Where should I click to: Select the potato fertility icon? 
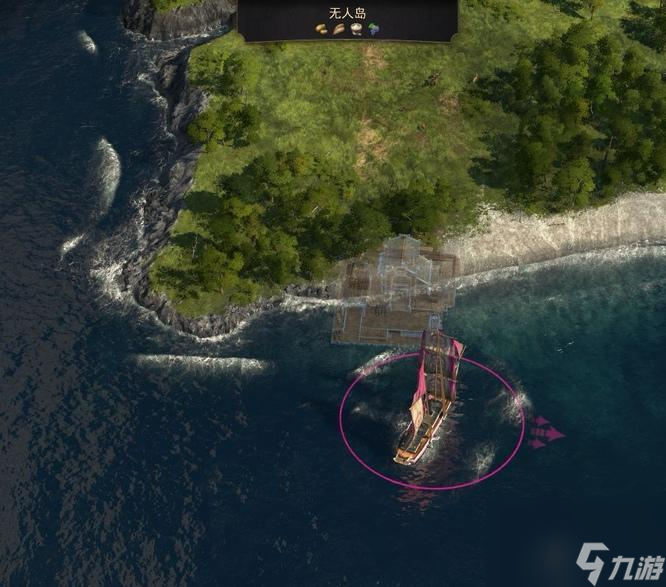[x=323, y=30]
